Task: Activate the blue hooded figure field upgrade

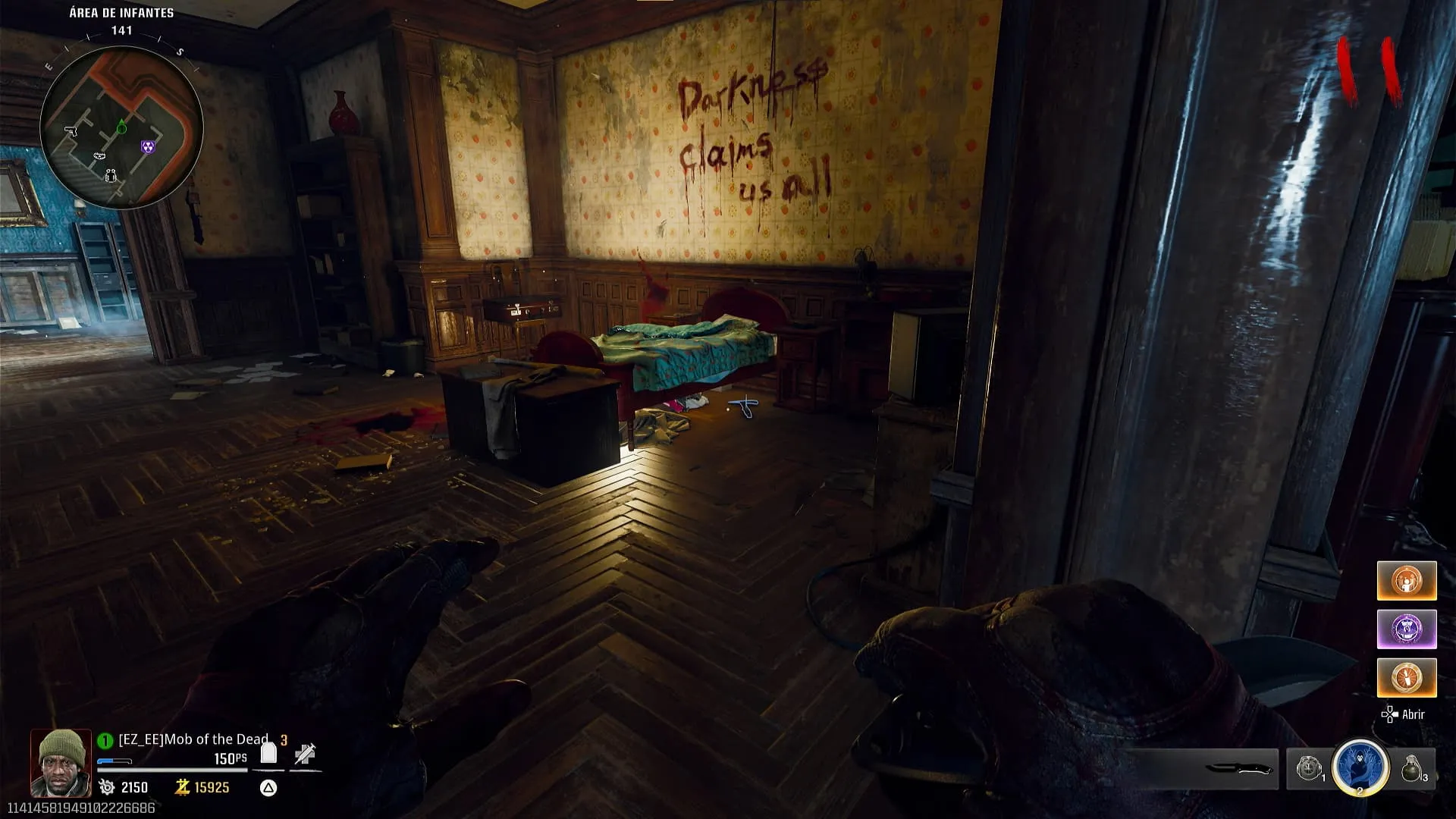Action: (1360, 767)
